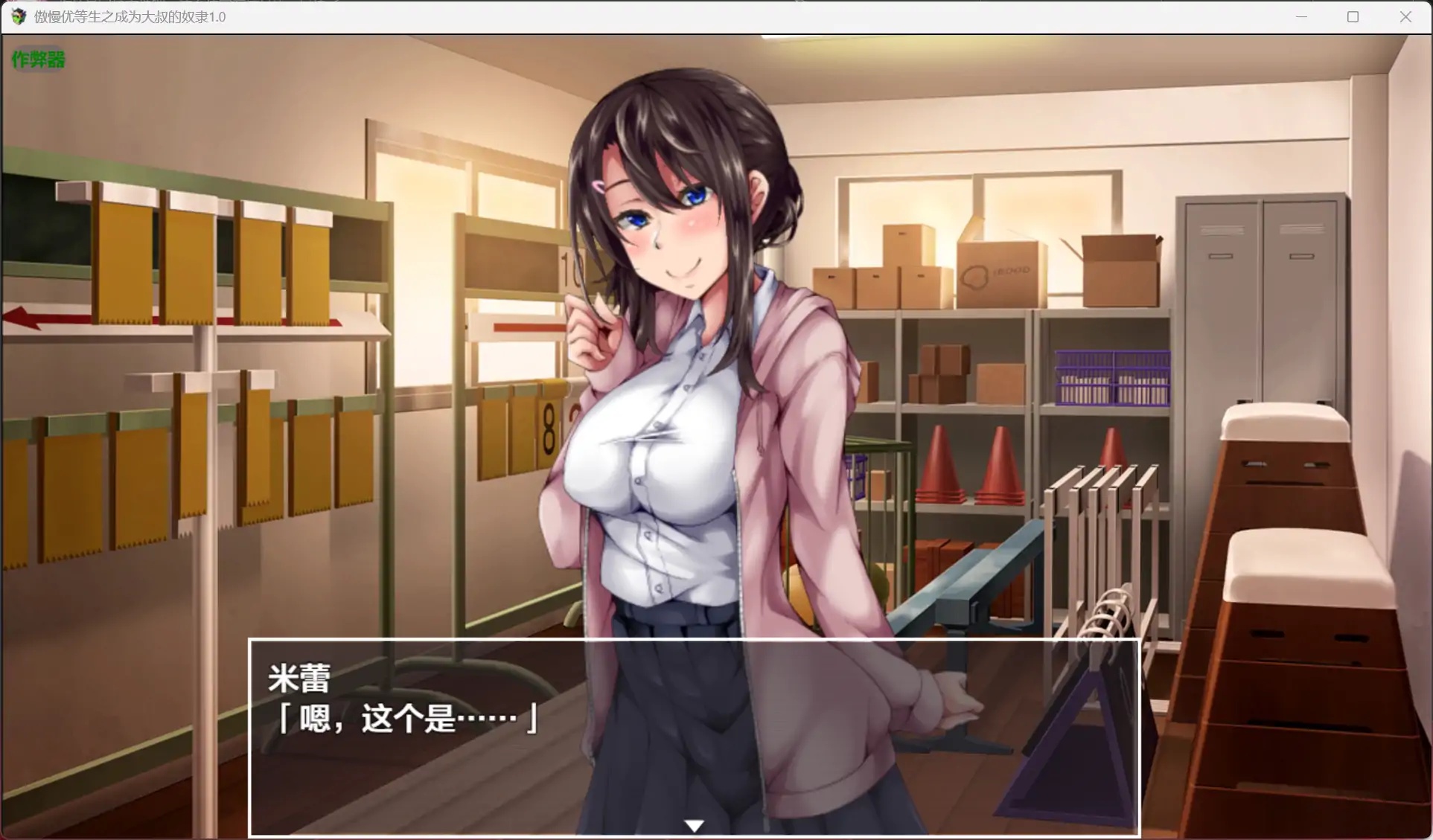Viewport: 1433px width, 840px height.
Task: Close the 傲慢优等生 game window
Action: (1406, 16)
